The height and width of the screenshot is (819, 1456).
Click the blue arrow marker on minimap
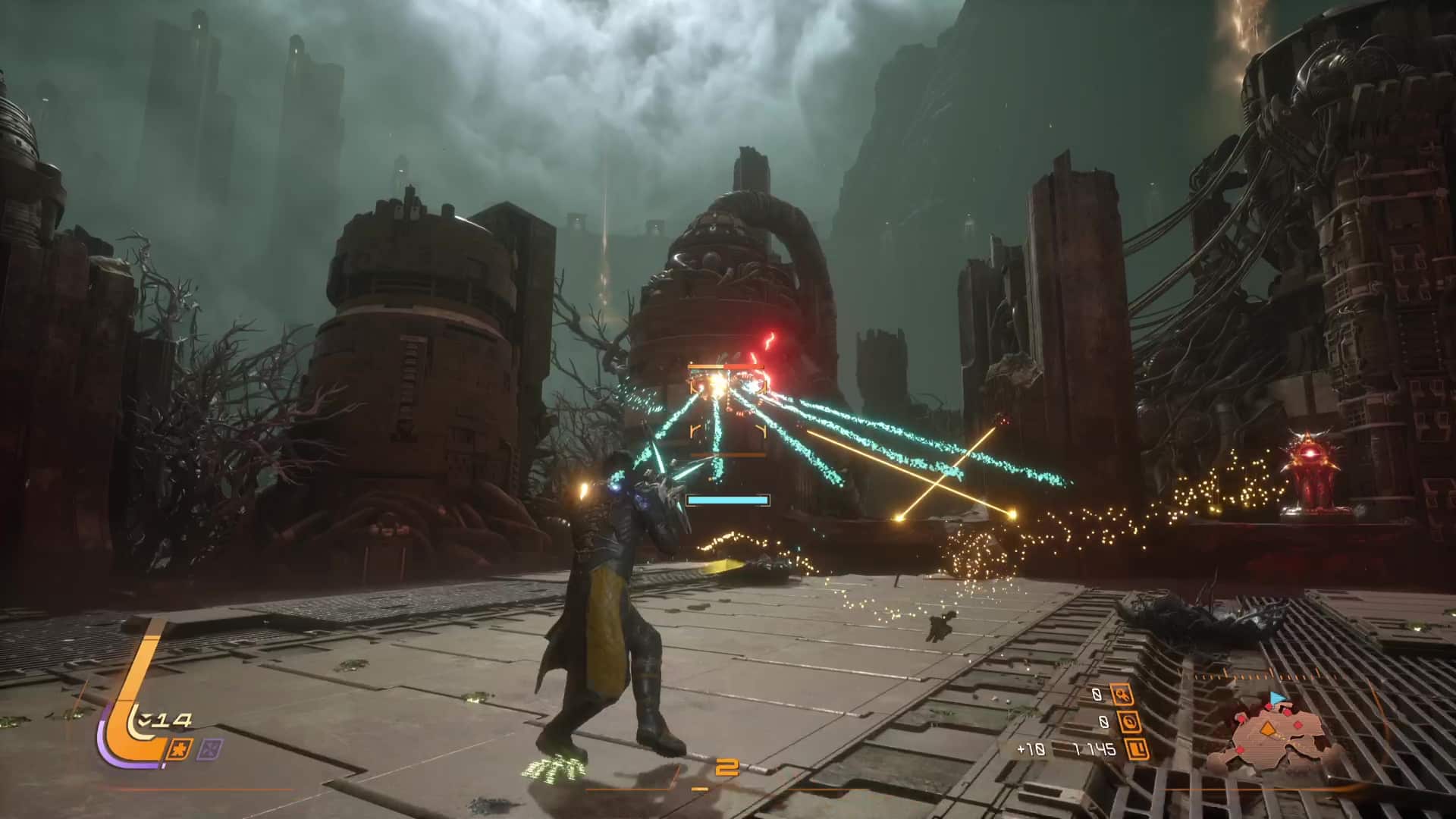[x=1277, y=695]
